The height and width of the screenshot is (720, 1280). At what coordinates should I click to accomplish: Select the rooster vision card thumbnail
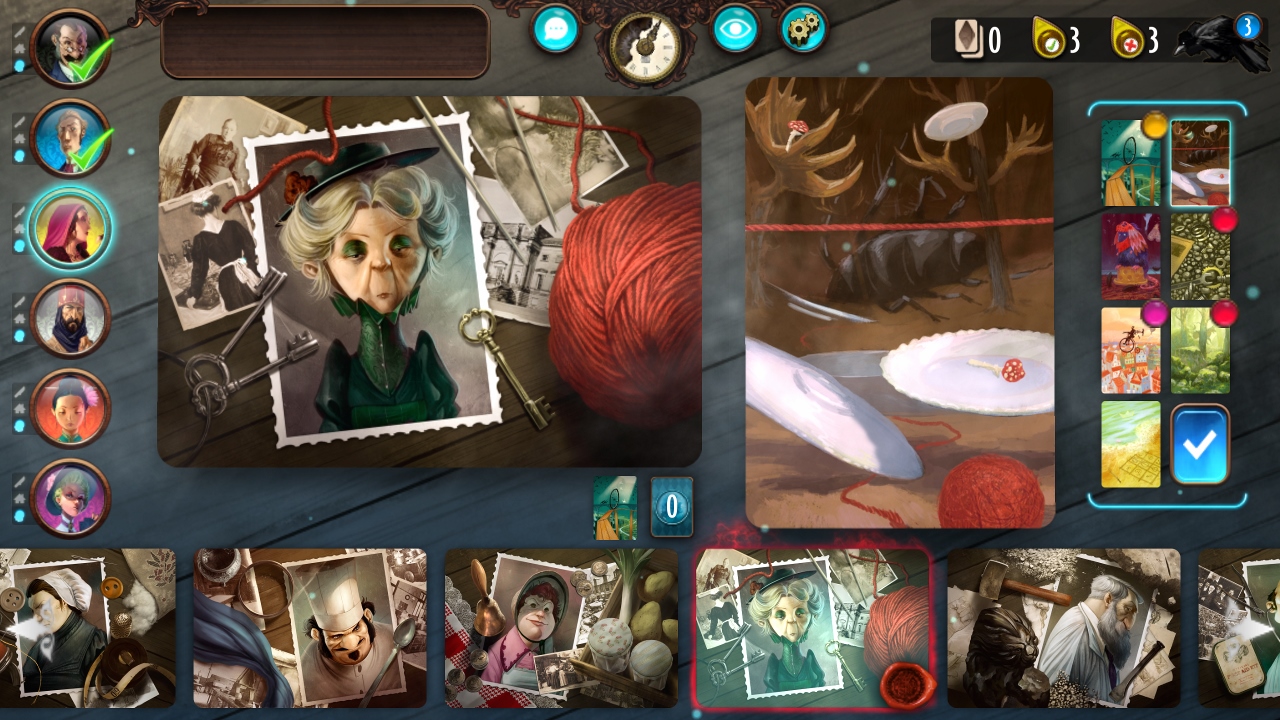1131,255
